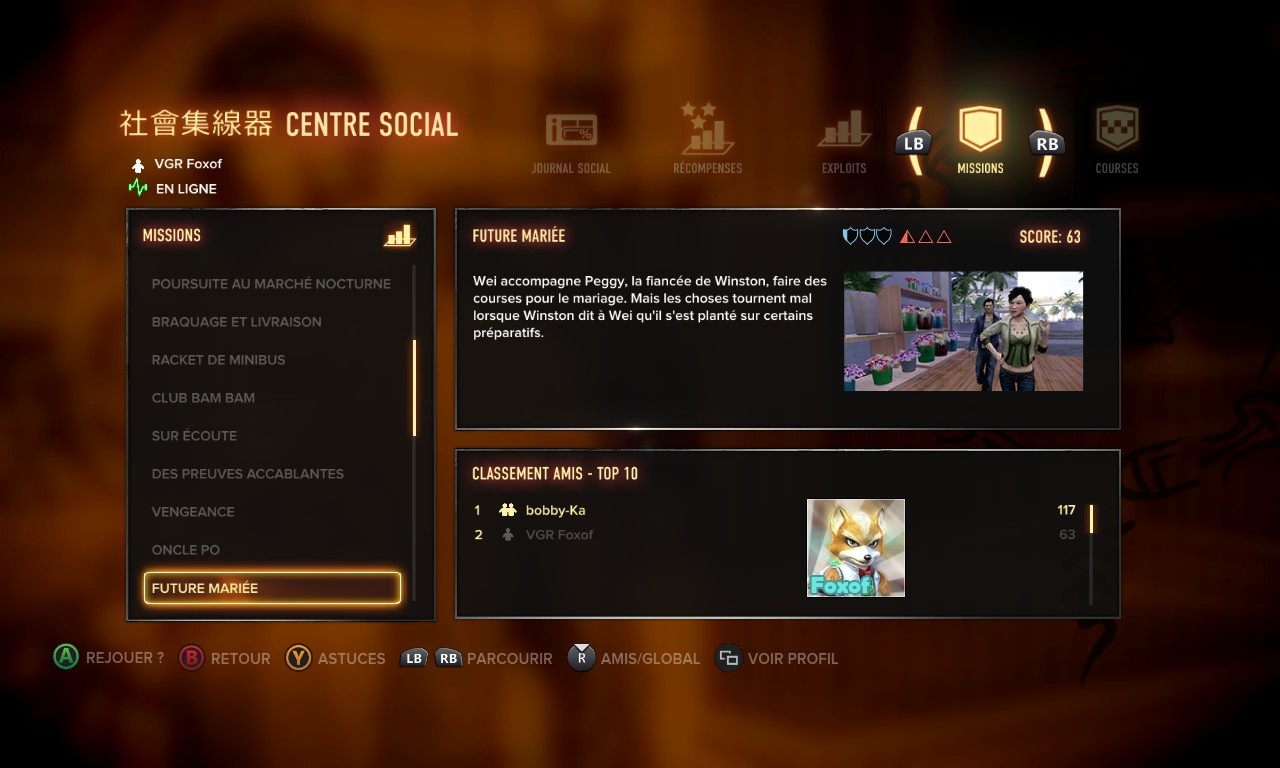Show the Exploits tab
This screenshot has height=768, width=1280.
[x=844, y=141]
